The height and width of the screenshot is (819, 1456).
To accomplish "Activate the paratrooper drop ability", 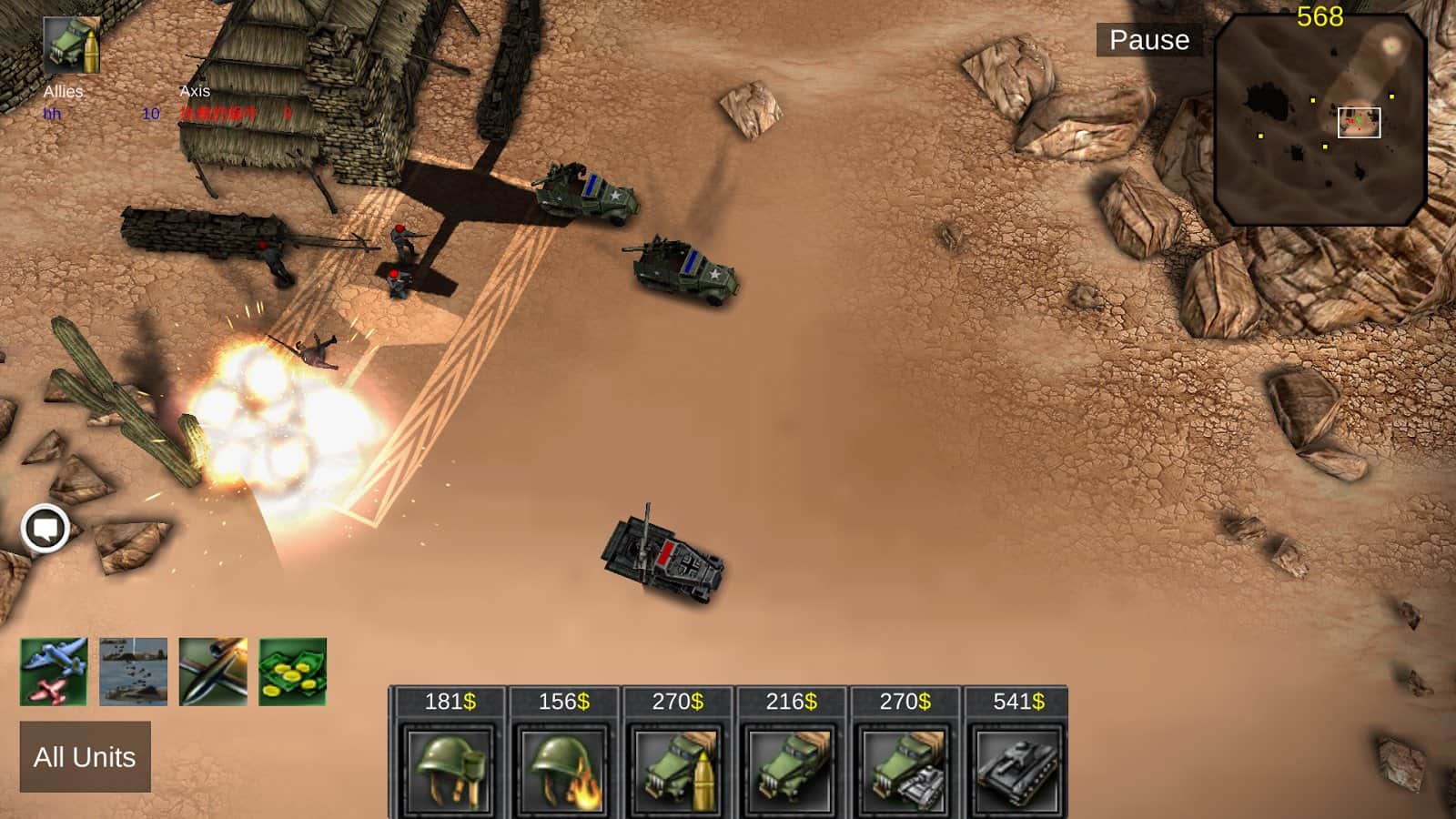I will click(x=133, y=672).
